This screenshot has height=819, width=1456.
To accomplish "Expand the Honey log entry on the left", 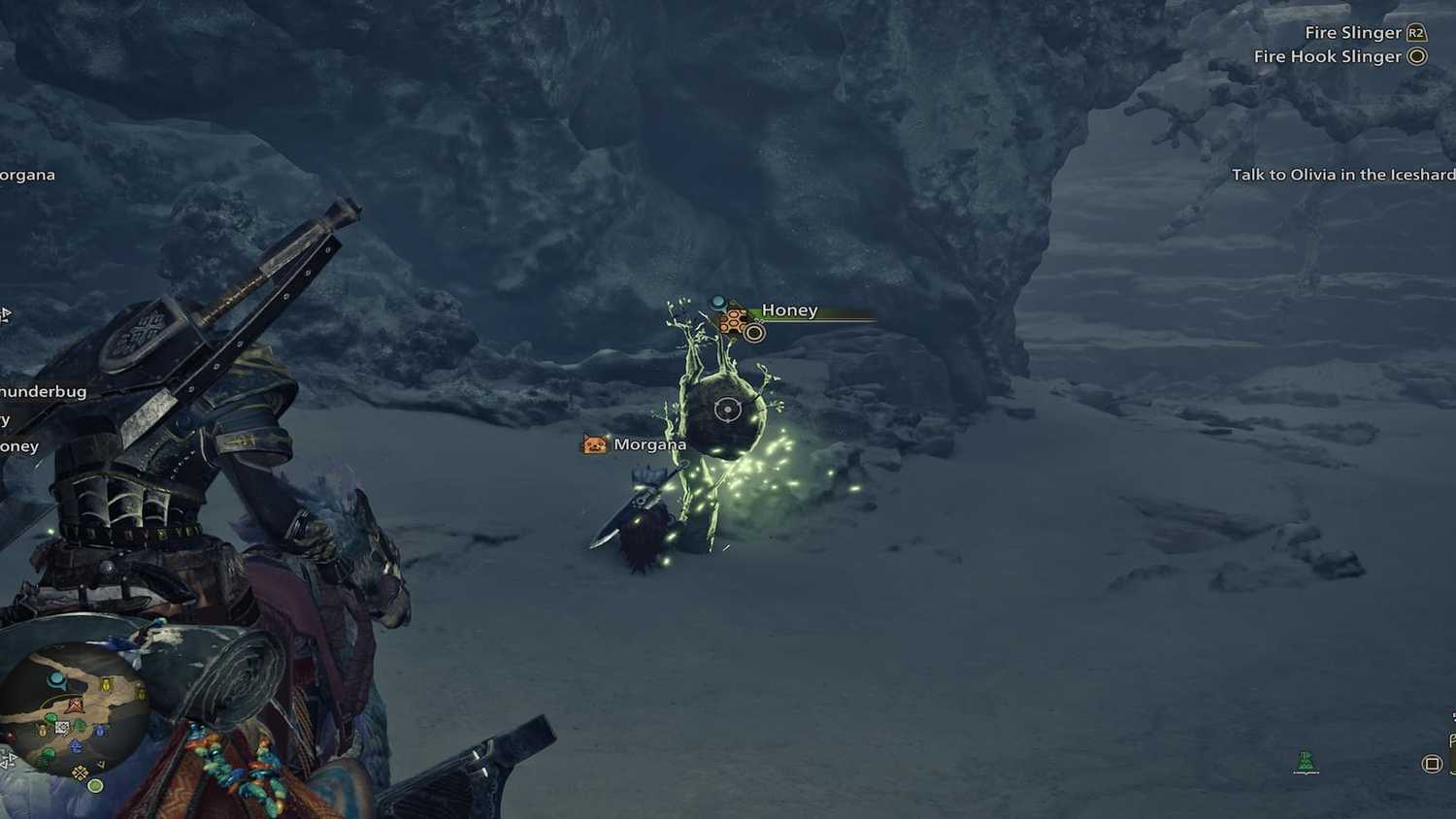I will click(17, 446).
